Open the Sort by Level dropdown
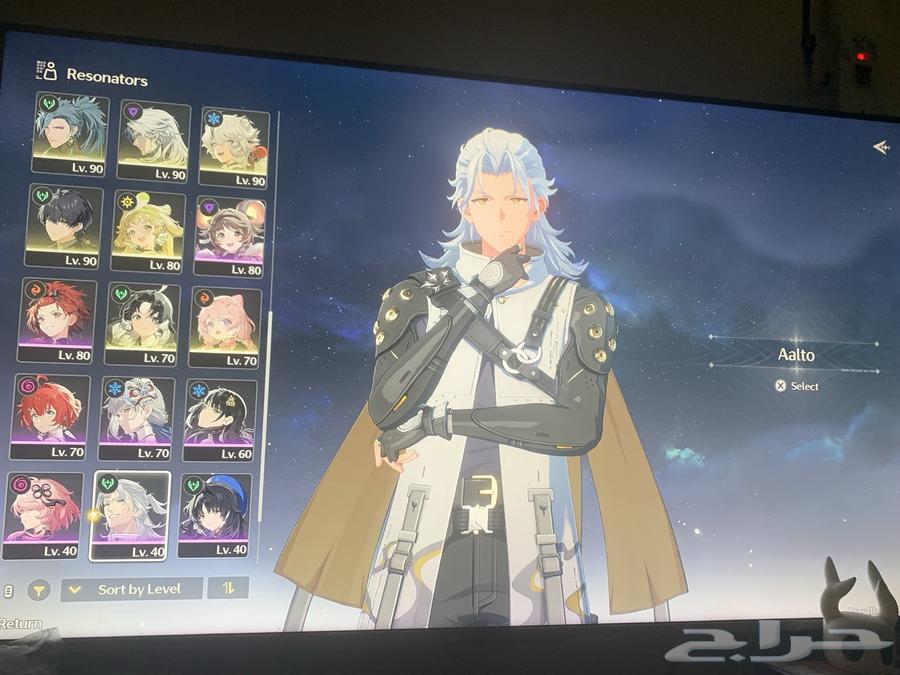900x675 pixels. coord(132,589)
